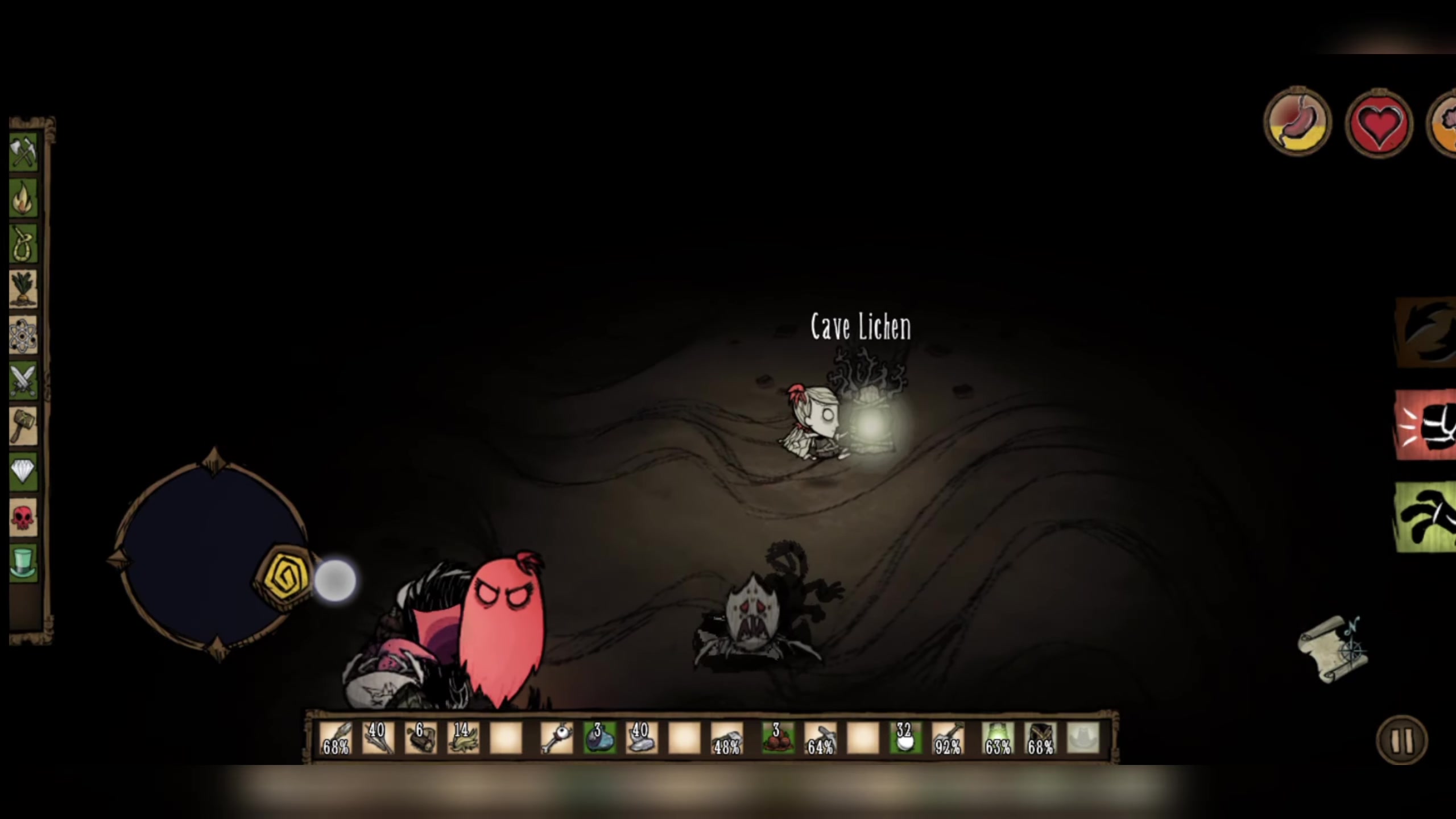Open the Science atom crafting tab
Image resolution: width=1456 pixels, height=819 pixels.
pyautogui.click(x=23, y=335)
